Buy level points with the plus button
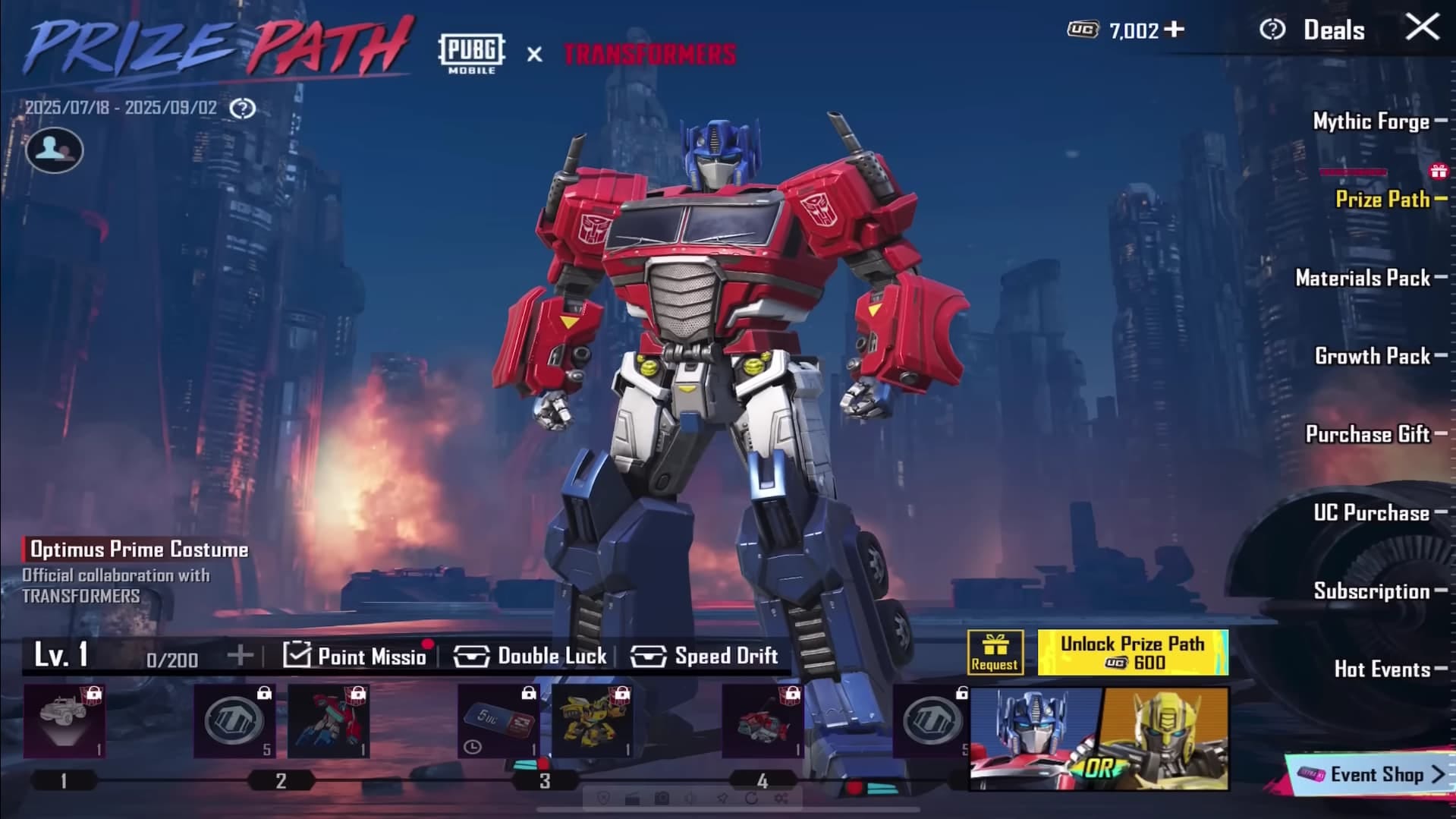The height and width of the screenshot is (819, 1456). (x=240, y=655)
